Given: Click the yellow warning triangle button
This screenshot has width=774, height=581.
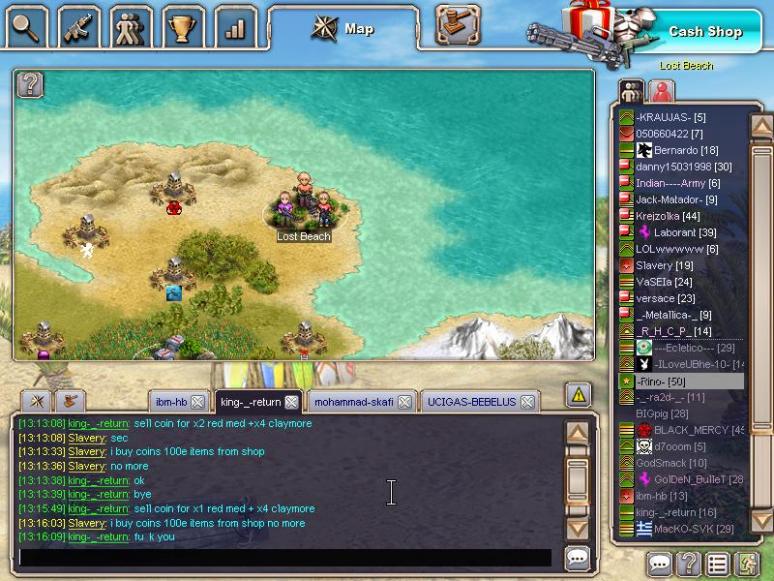Looking at the screenshot, I should click(578, 395).
